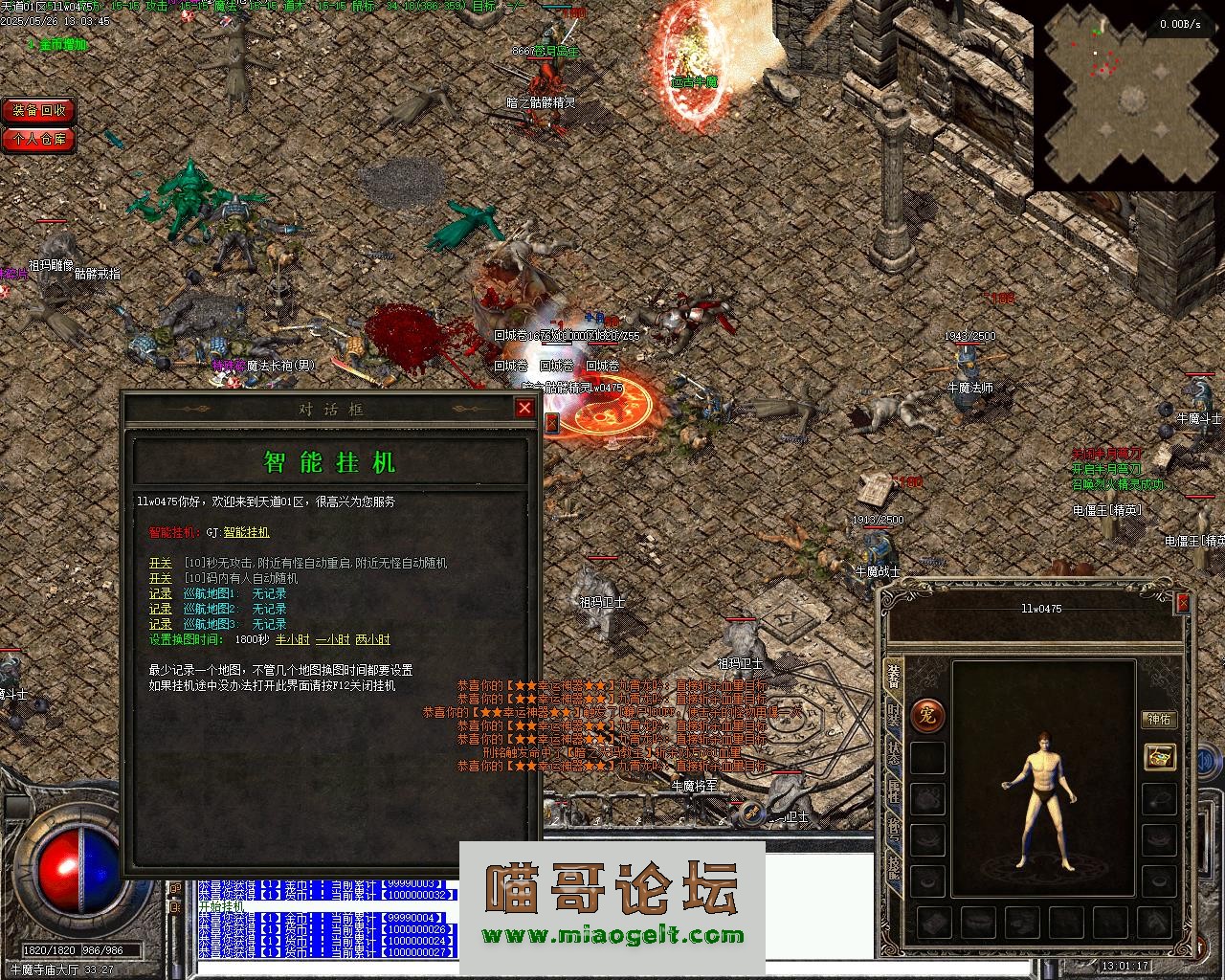Switch to the 技能 skills tab
Image resolution: width=1225 pixels, height=980 pixels.
[x=893, y=866]
